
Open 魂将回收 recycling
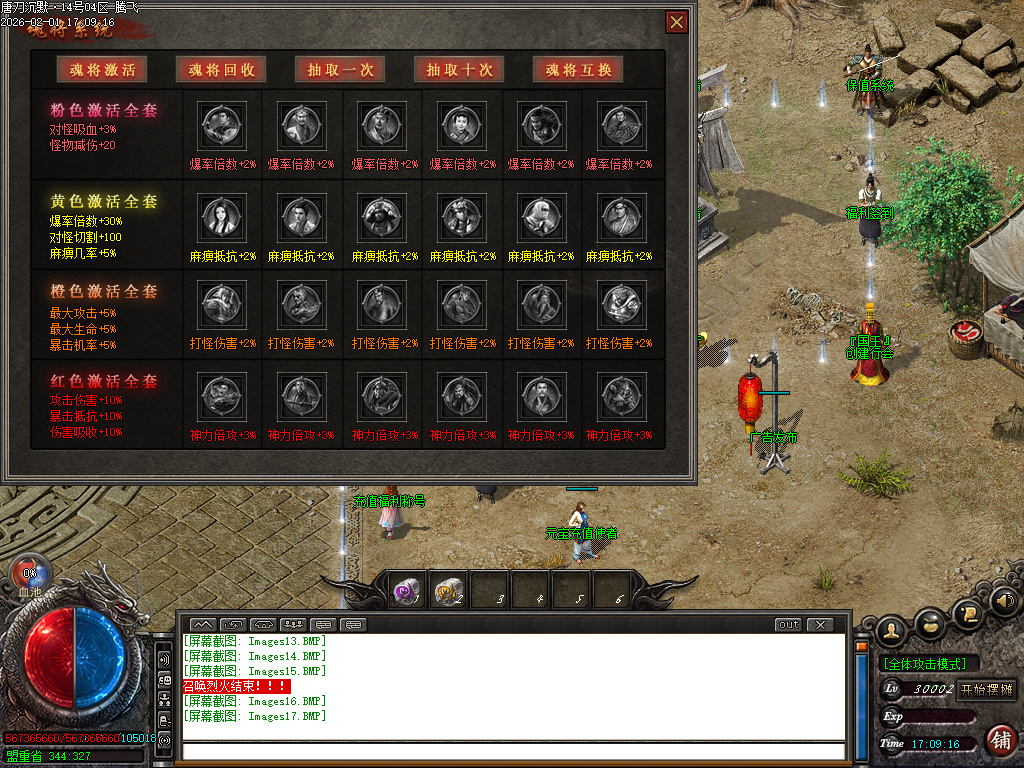[221, 69]
